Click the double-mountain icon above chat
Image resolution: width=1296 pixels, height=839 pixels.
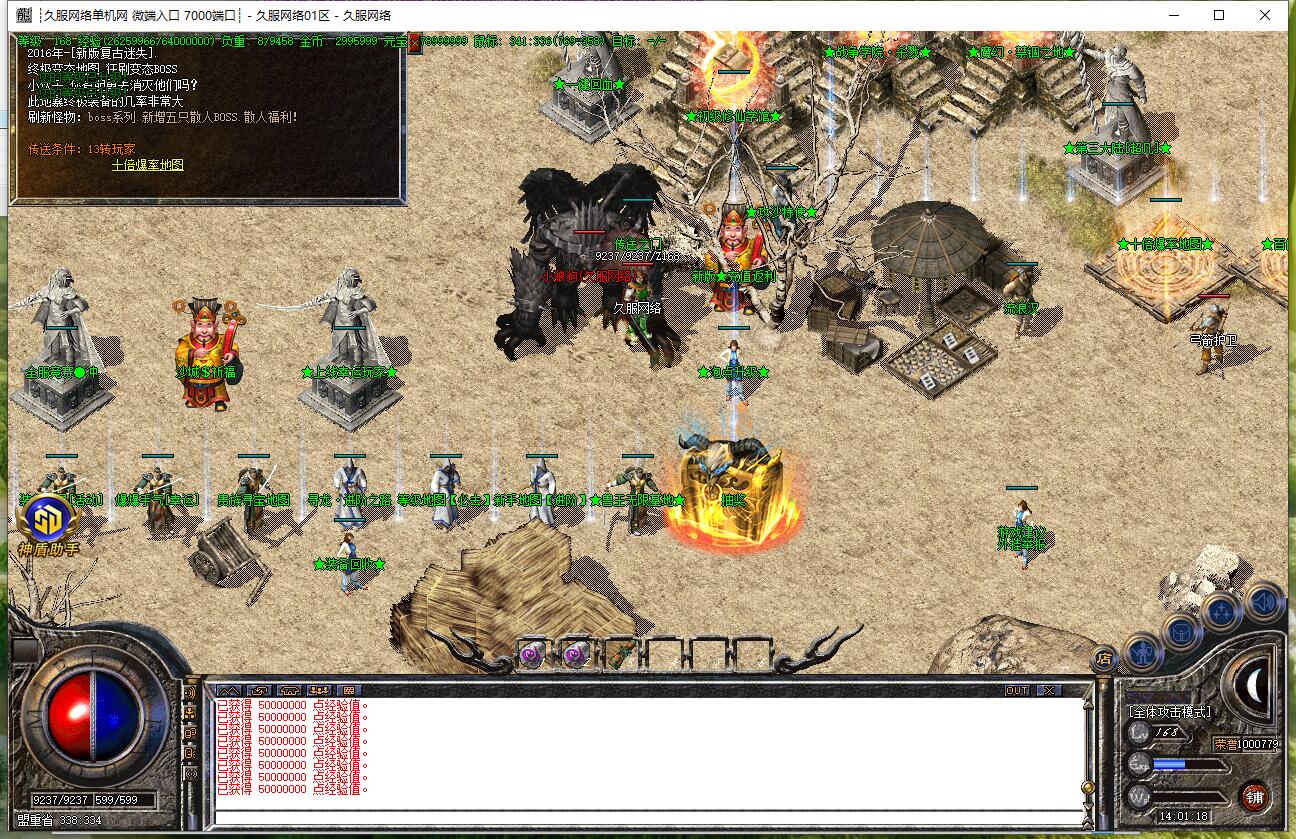(227, 691)
